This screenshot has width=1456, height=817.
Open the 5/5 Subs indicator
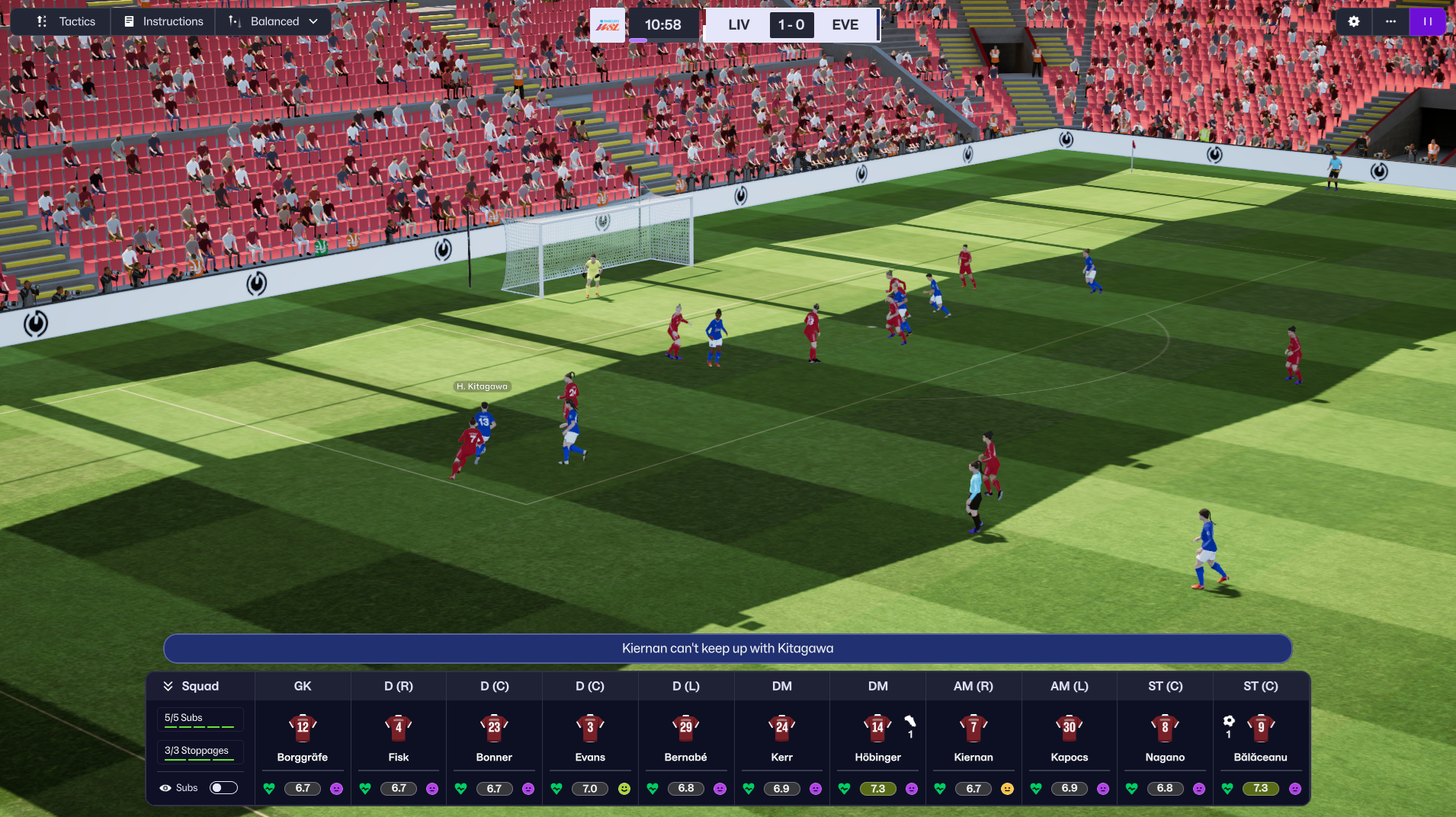[x=200, y=719]
